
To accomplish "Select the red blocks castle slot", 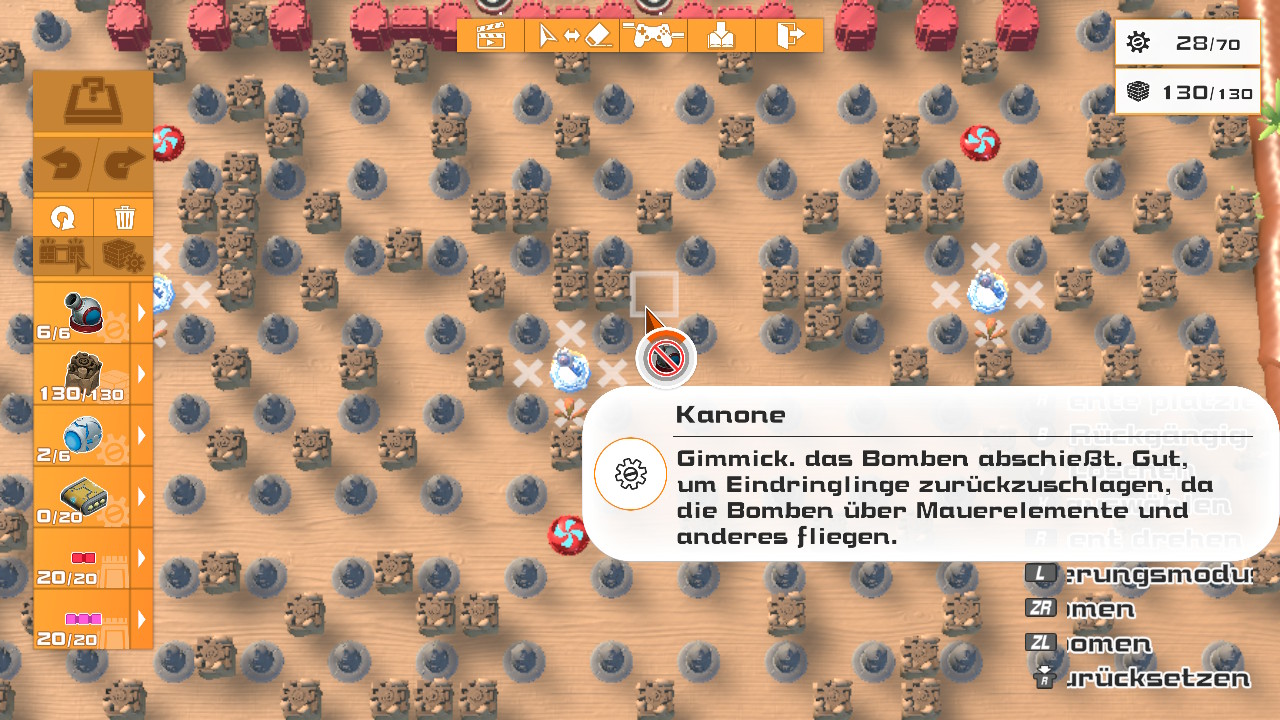I will [82, 558].
